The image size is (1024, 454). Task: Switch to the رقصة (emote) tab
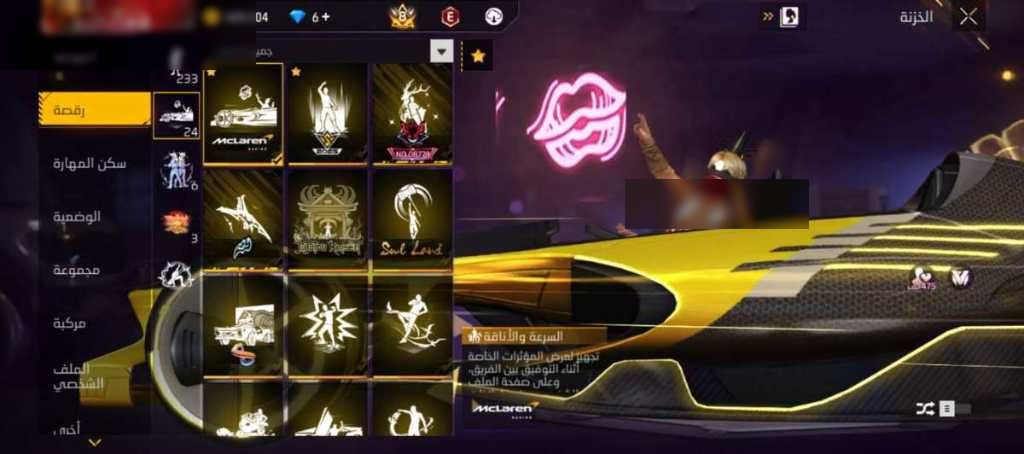coord(95,109)
